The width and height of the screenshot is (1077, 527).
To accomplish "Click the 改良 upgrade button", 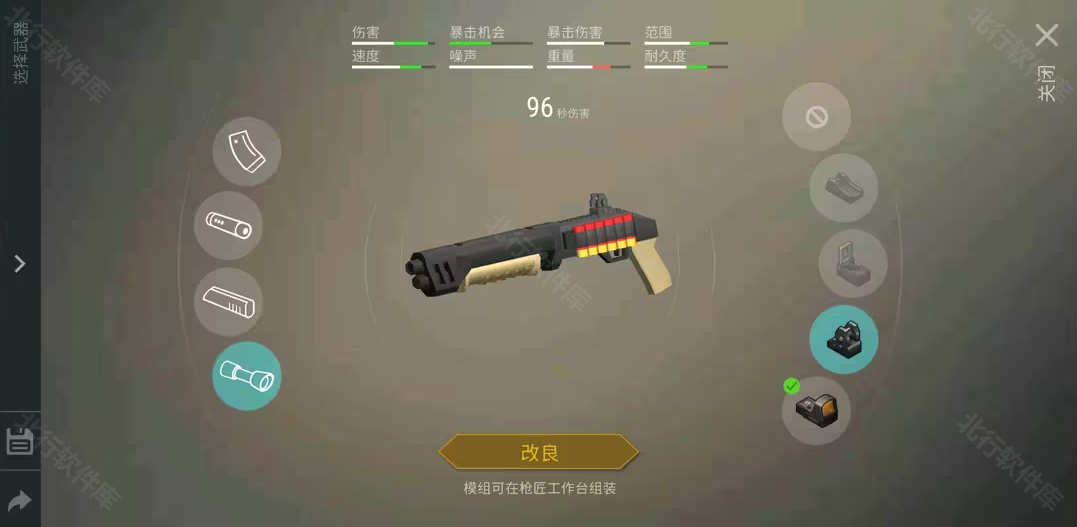I will (x=538, y=452).
